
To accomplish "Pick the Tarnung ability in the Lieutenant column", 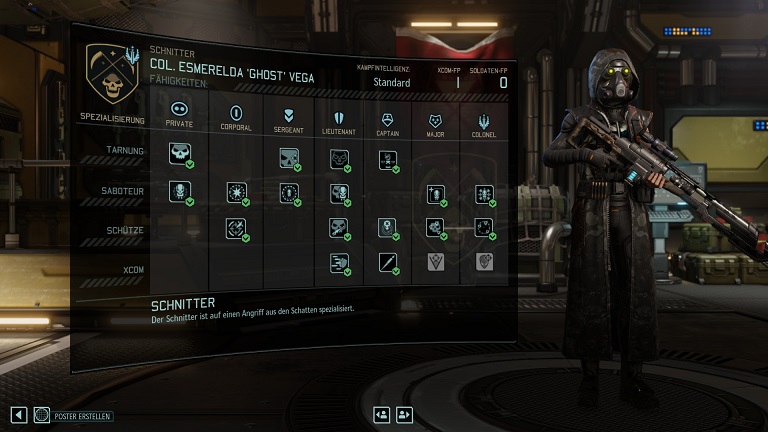I will 339,158.
